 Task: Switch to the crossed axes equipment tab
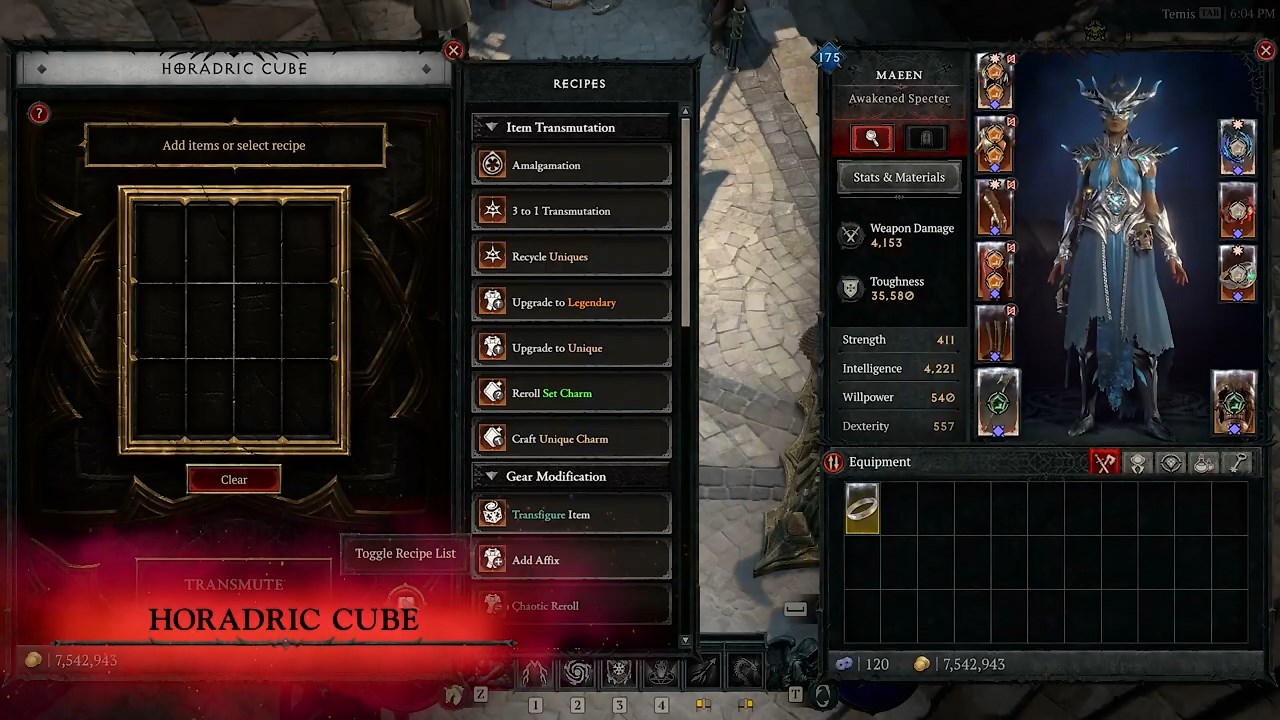(1104, 463)
